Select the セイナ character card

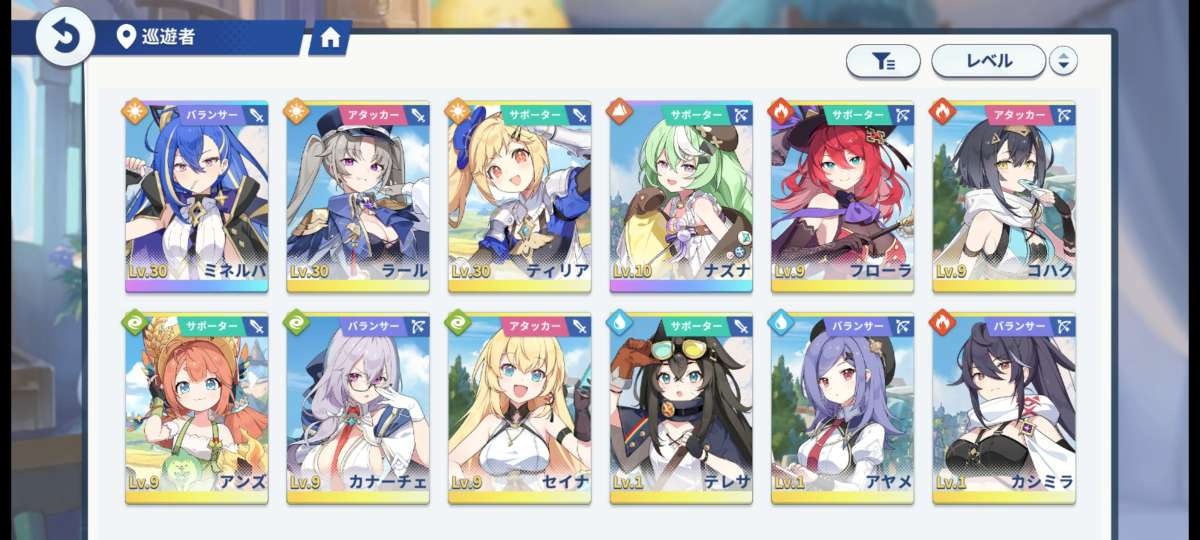click(x=520, y=409)
